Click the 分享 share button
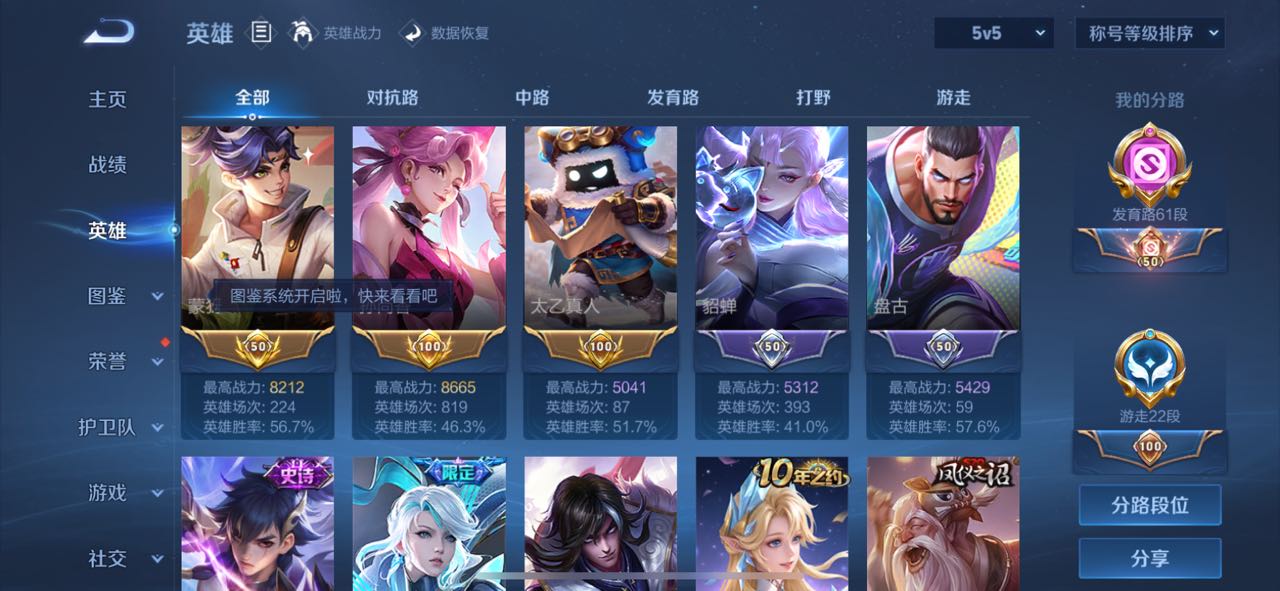Image resolution: width=1280 pixels, height=591 pixels. [1149, 558]
